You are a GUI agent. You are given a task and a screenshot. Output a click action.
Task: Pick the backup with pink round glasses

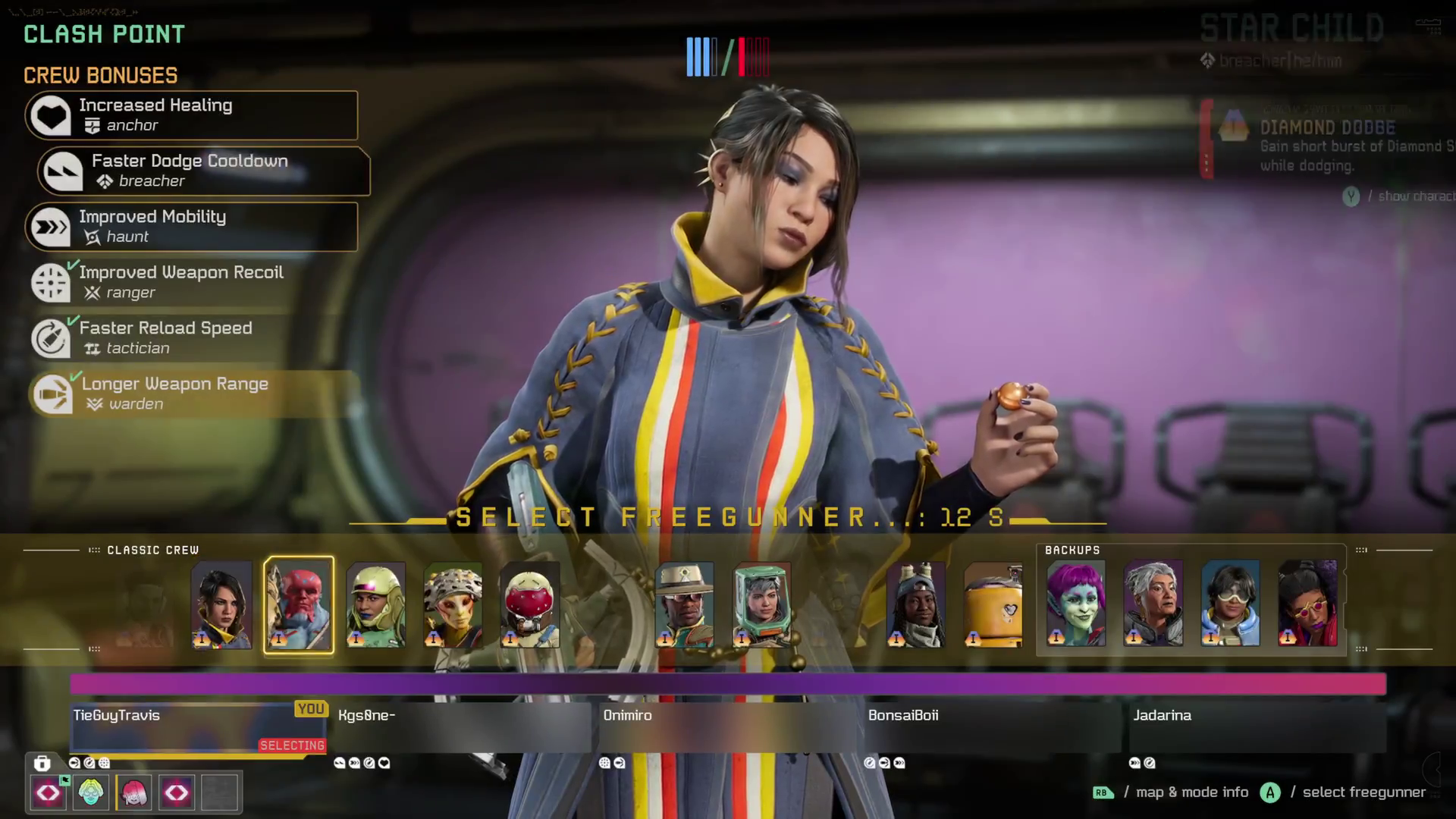(1307, 604)
